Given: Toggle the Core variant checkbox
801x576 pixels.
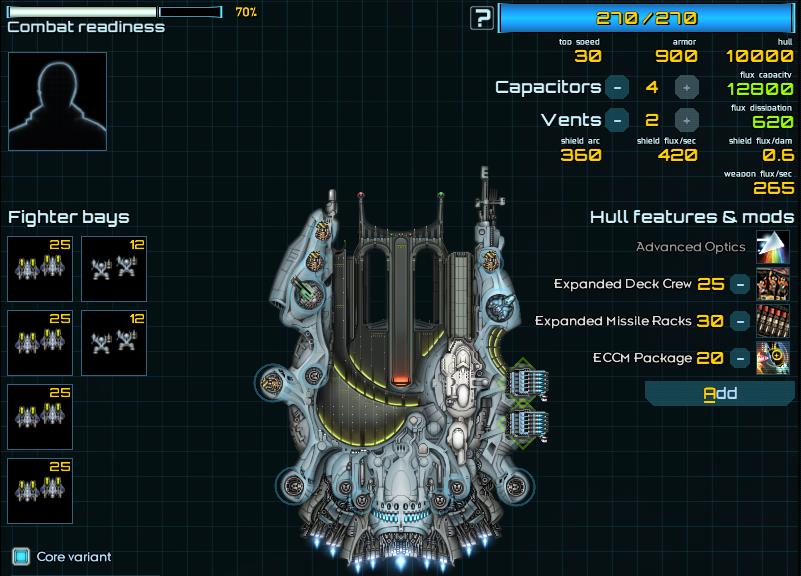Looking at the screenshot, I should pyautogui.click(x=21, y=556).
